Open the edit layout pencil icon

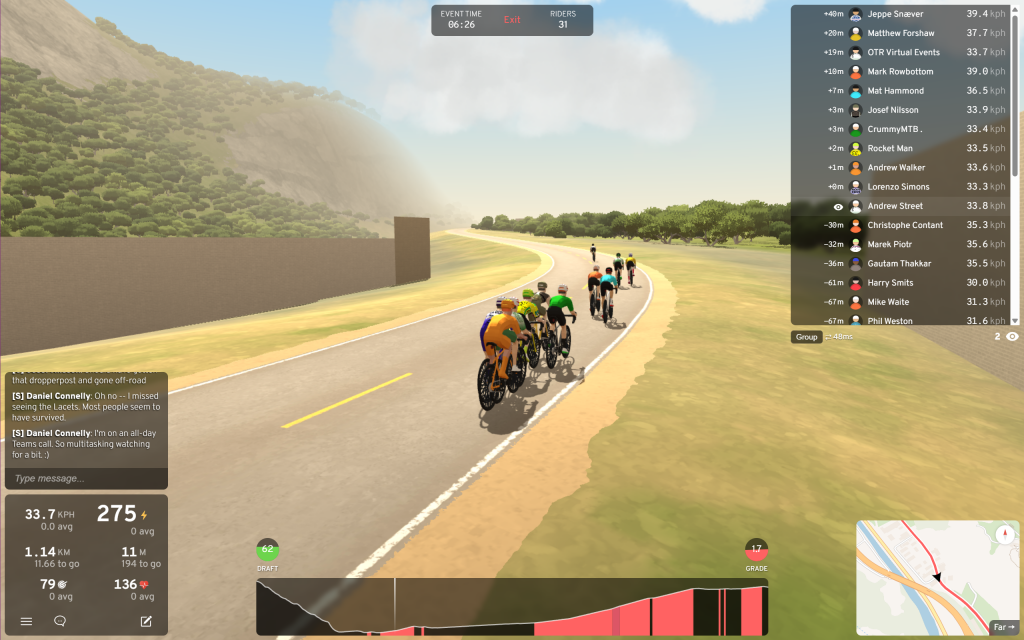pos(146,621)
